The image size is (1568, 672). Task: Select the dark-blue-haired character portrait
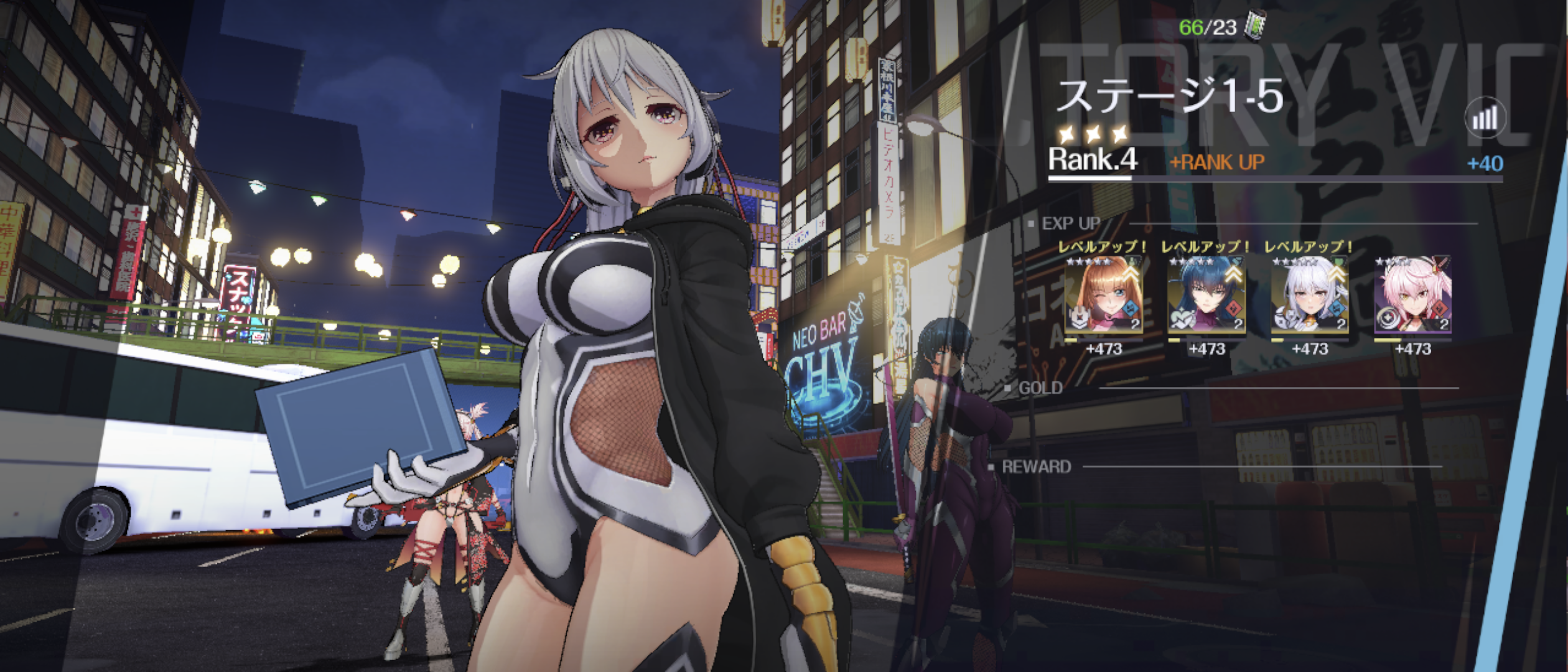point(1206,296)
